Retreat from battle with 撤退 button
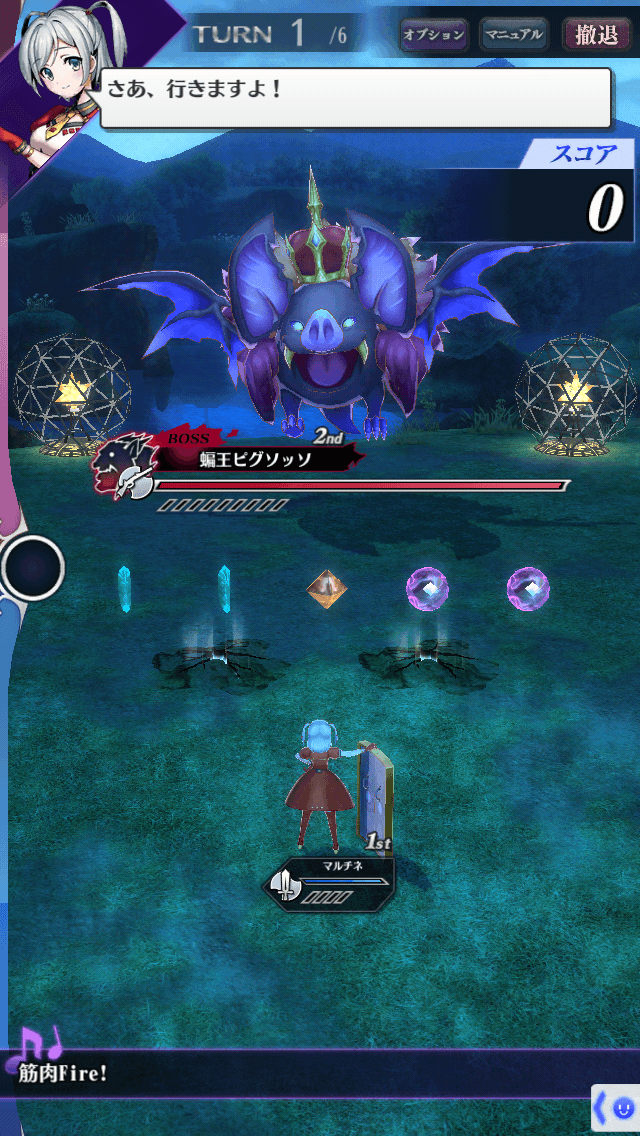 pyautogui.click(x=597, y=35)
